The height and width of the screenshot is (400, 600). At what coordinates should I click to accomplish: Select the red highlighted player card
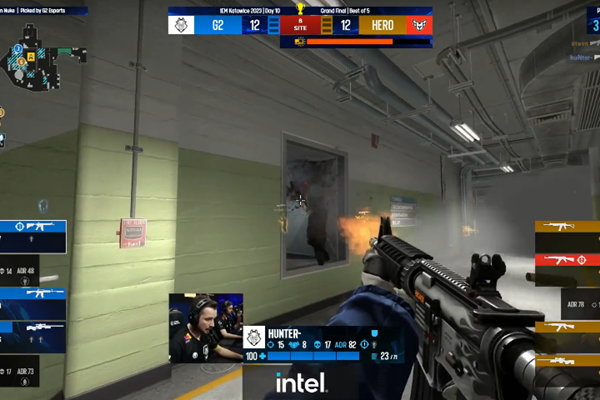[567, 259]
